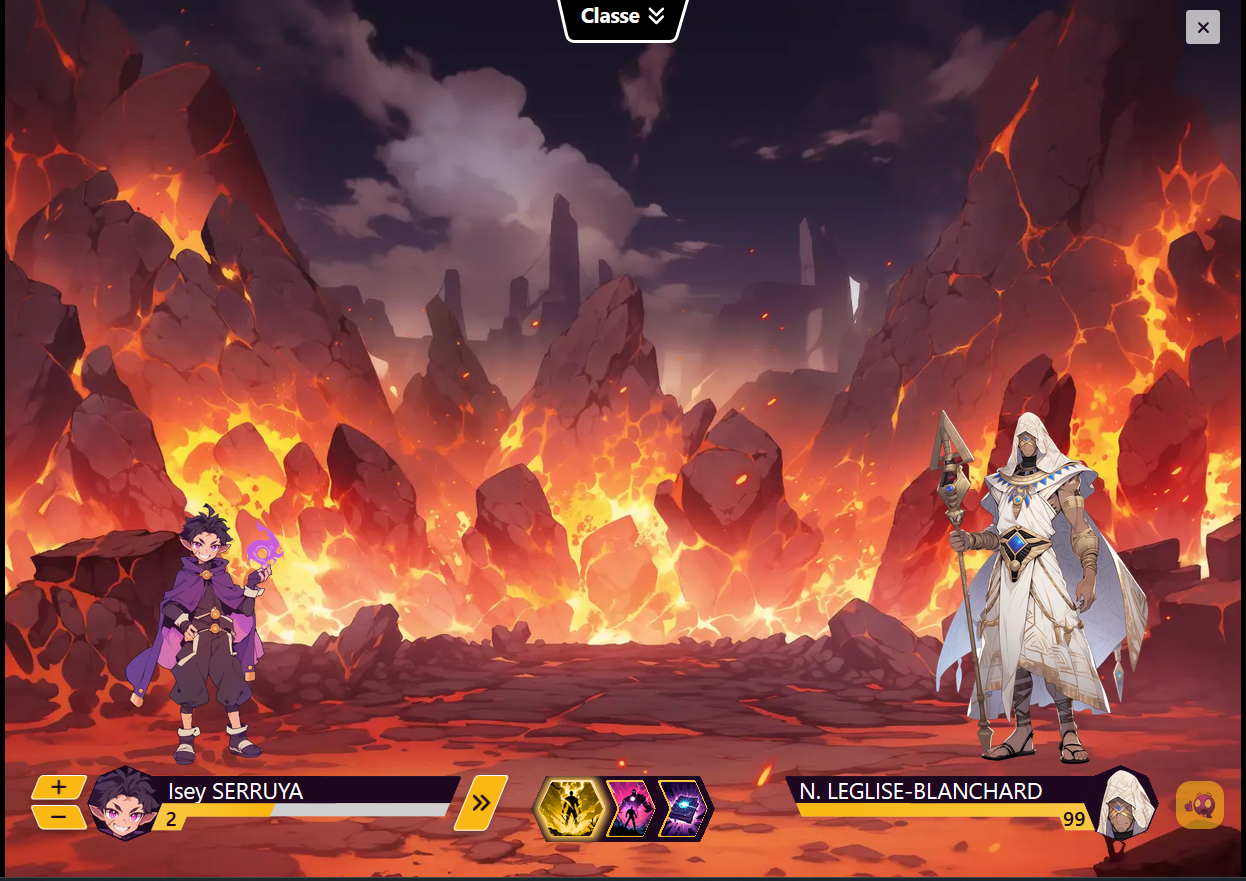Click the plus button beside Isey's portrait
1246x881 pixels.
click(x=58, y=788)
